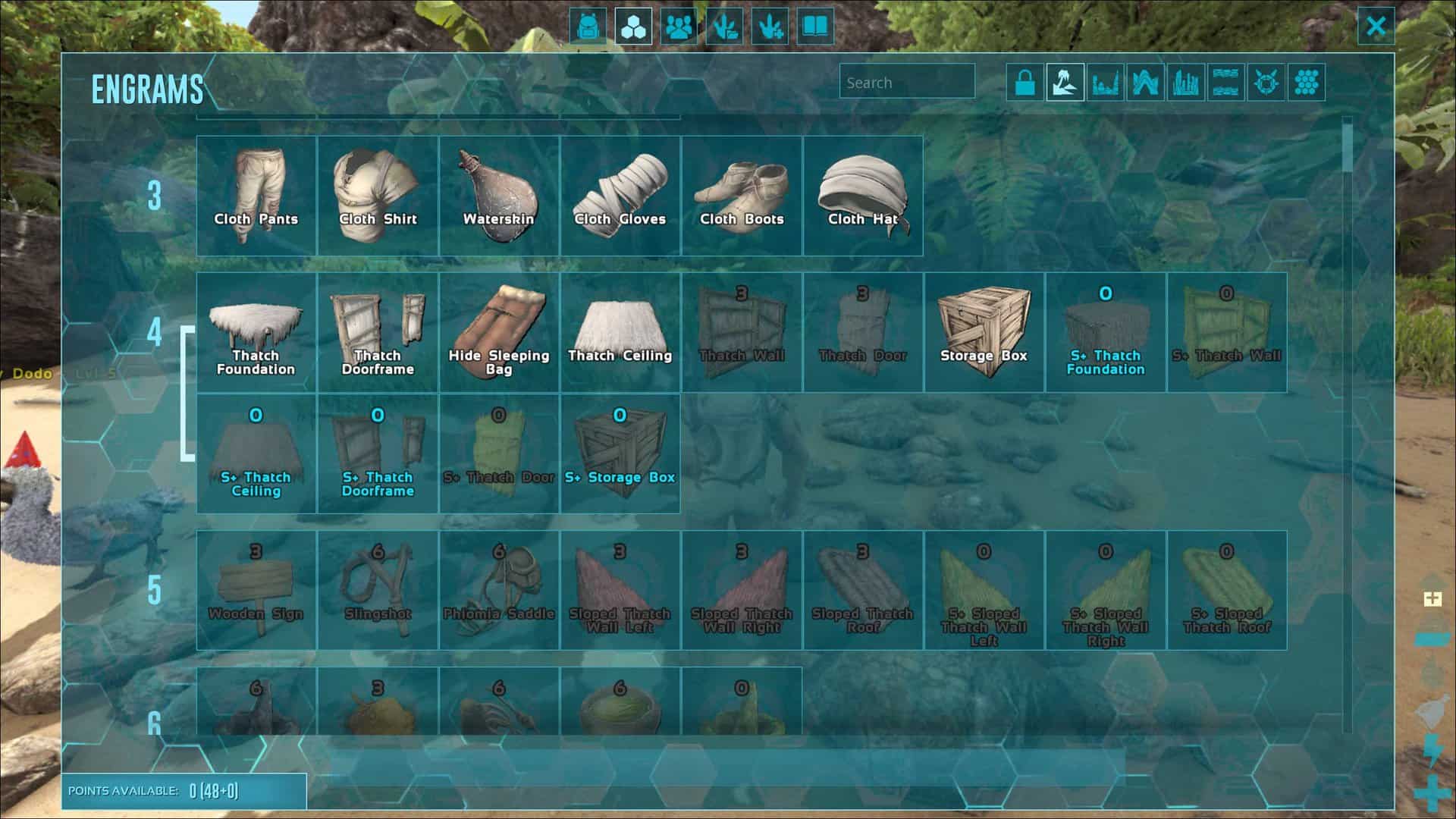Expand level 6 engram row

coord(155,724)
